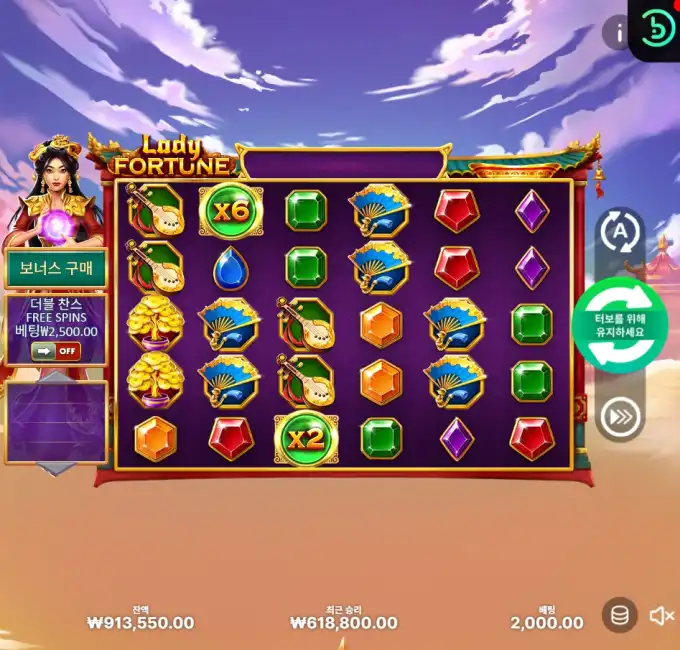Toggle the Double Chance free spins switch

tap(56, 351)
